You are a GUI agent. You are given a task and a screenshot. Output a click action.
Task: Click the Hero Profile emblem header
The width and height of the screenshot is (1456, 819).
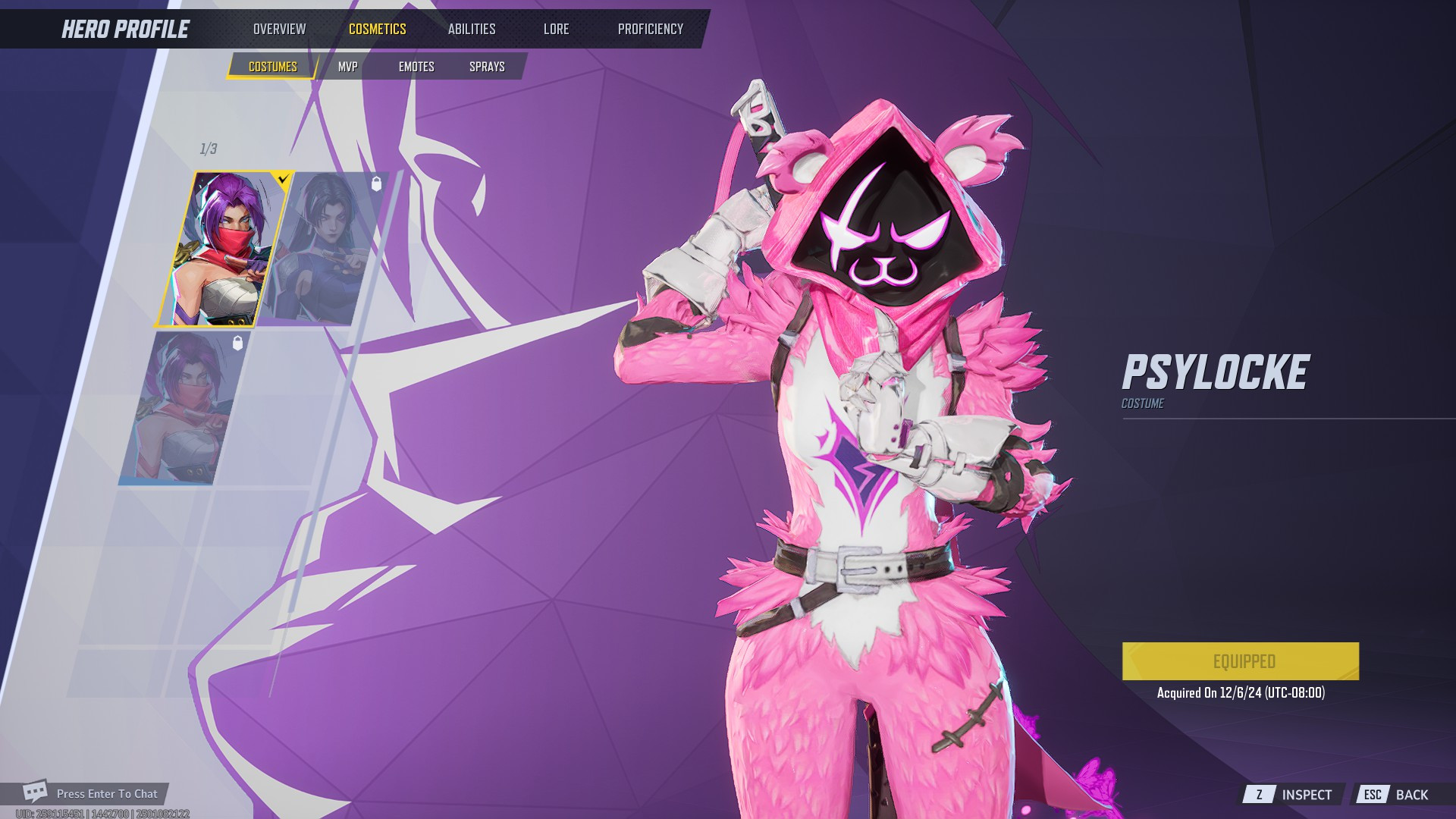pos(125,29)
